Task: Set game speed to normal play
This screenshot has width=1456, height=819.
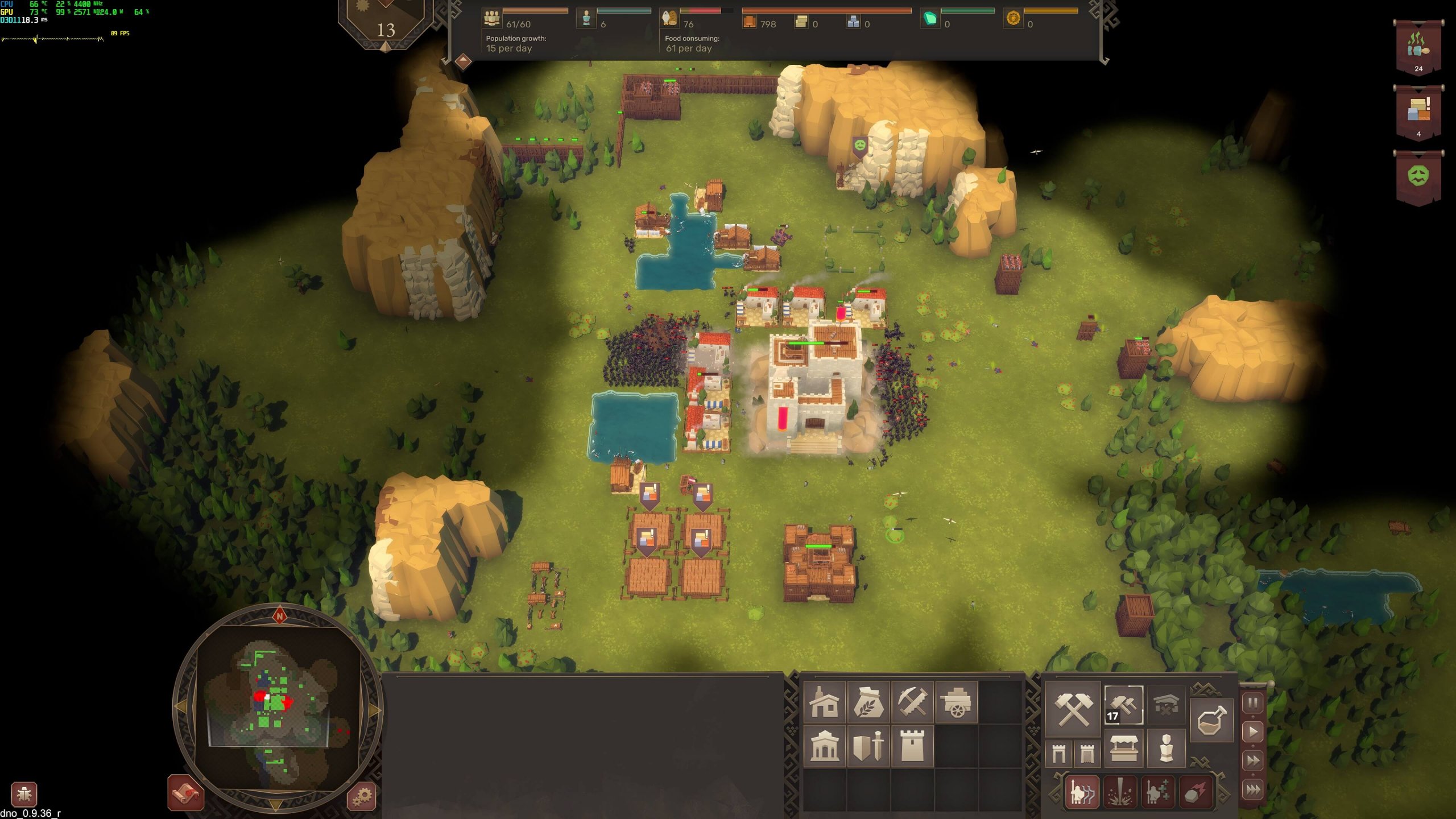Action: coord(1253,732)
